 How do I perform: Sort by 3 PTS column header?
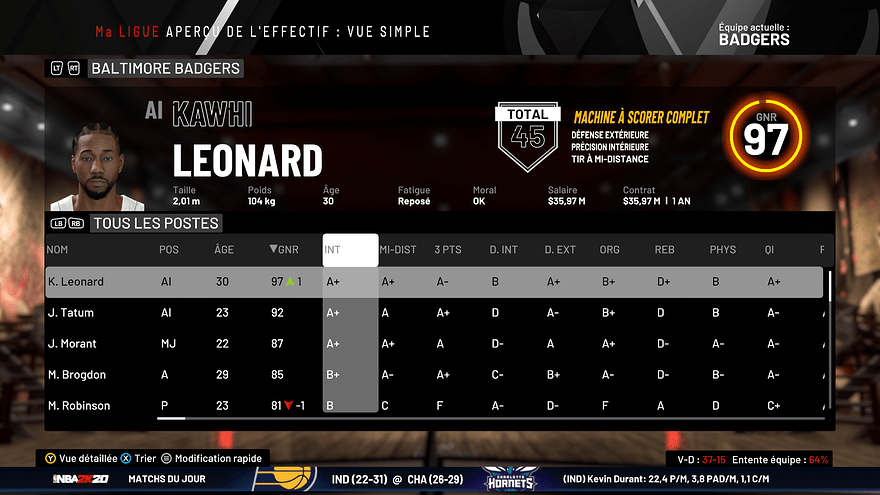(448, 250)
